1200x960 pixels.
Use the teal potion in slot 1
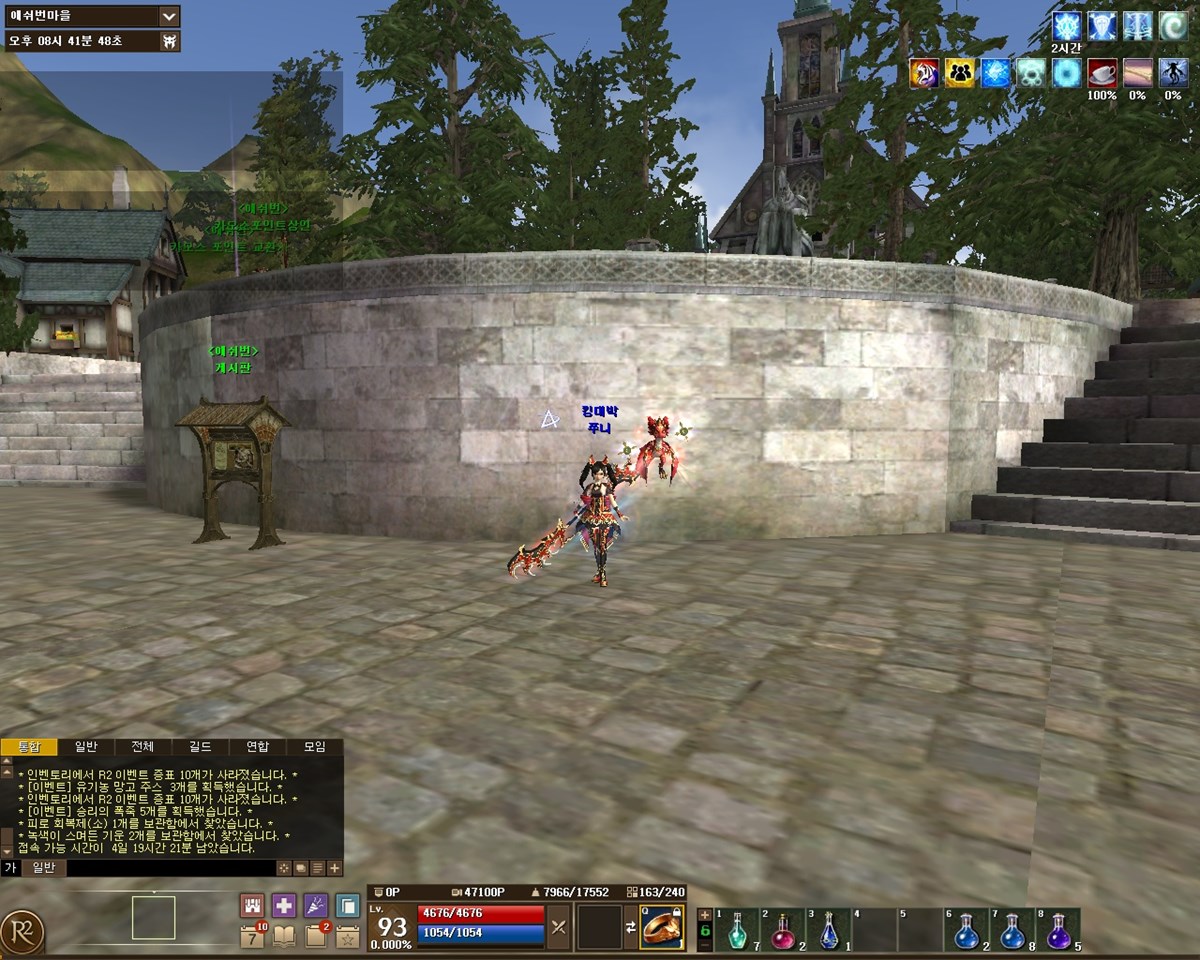[737, 931]
